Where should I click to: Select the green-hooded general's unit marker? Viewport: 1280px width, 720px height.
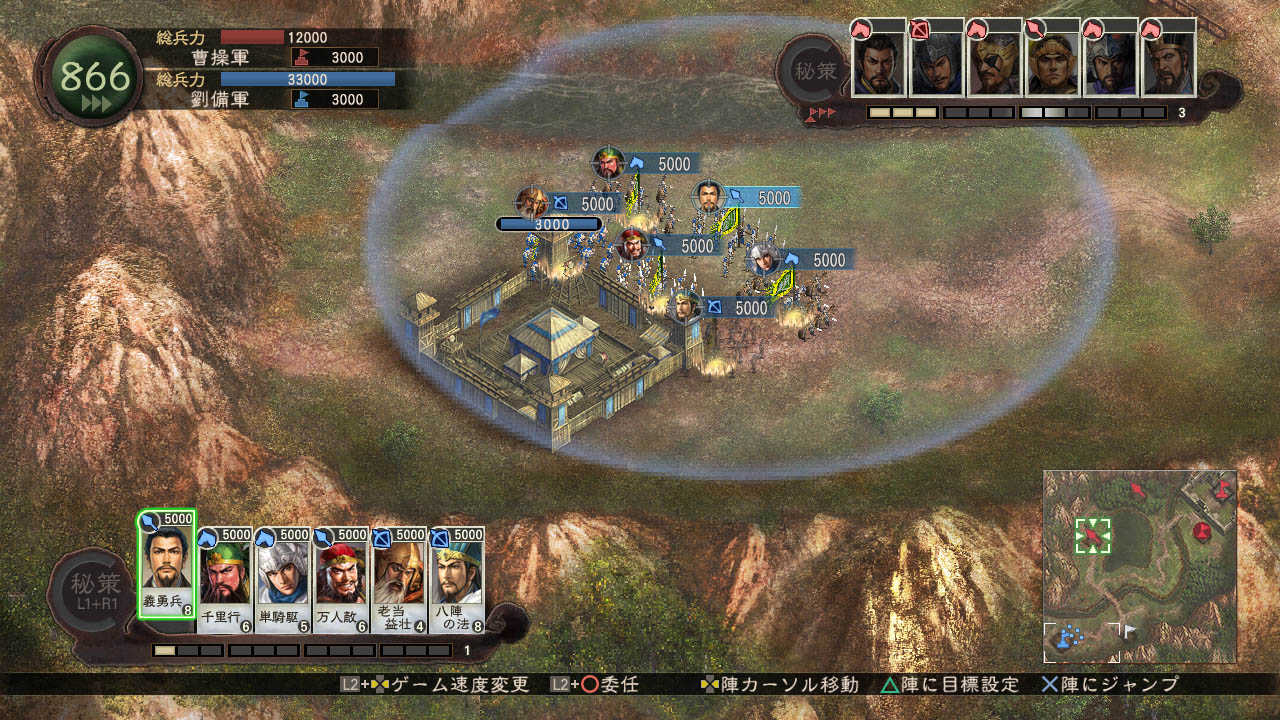tap(608, 162)
